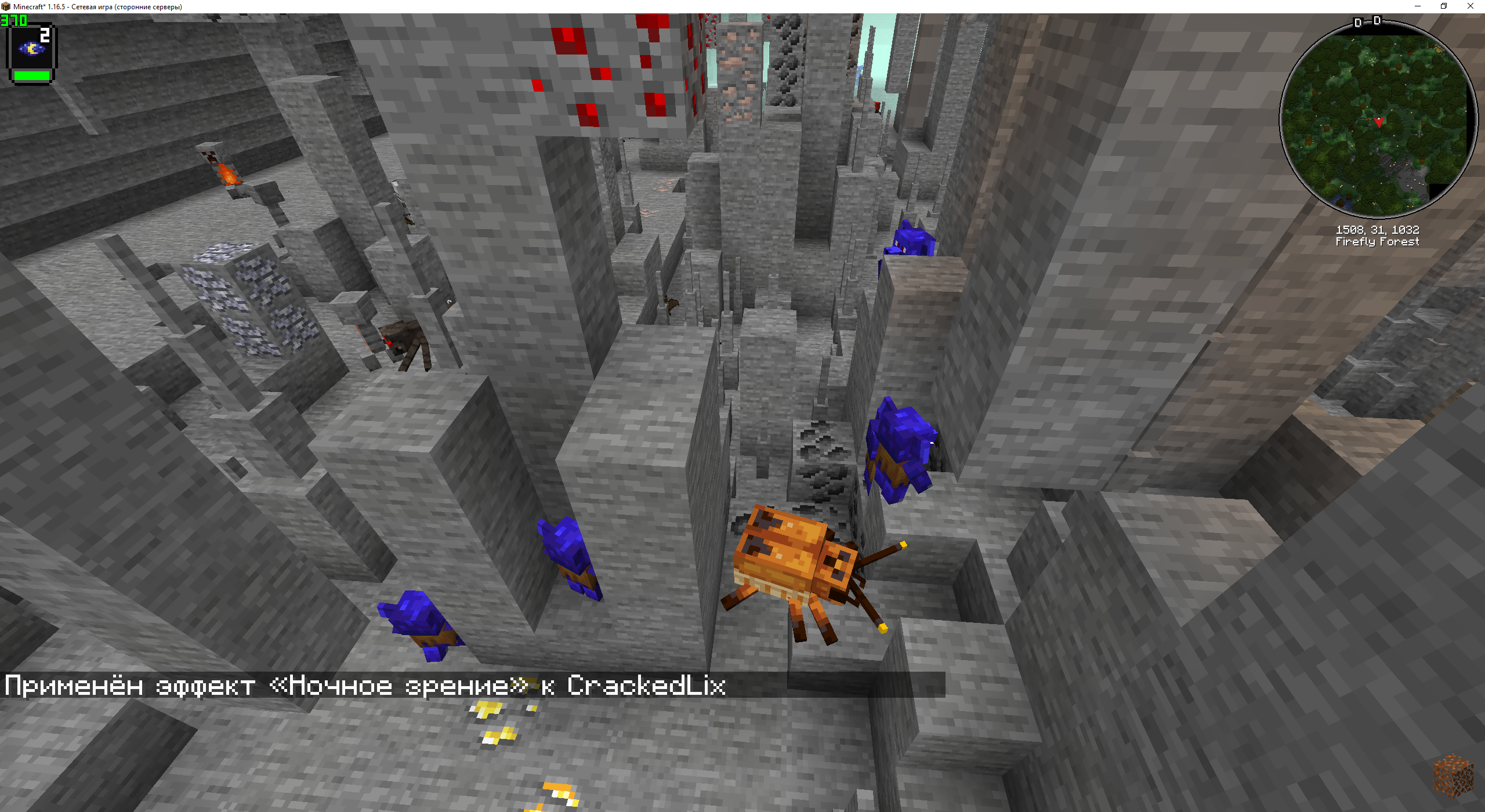Click the Night Vision potion effect icon

pos(32,49)
